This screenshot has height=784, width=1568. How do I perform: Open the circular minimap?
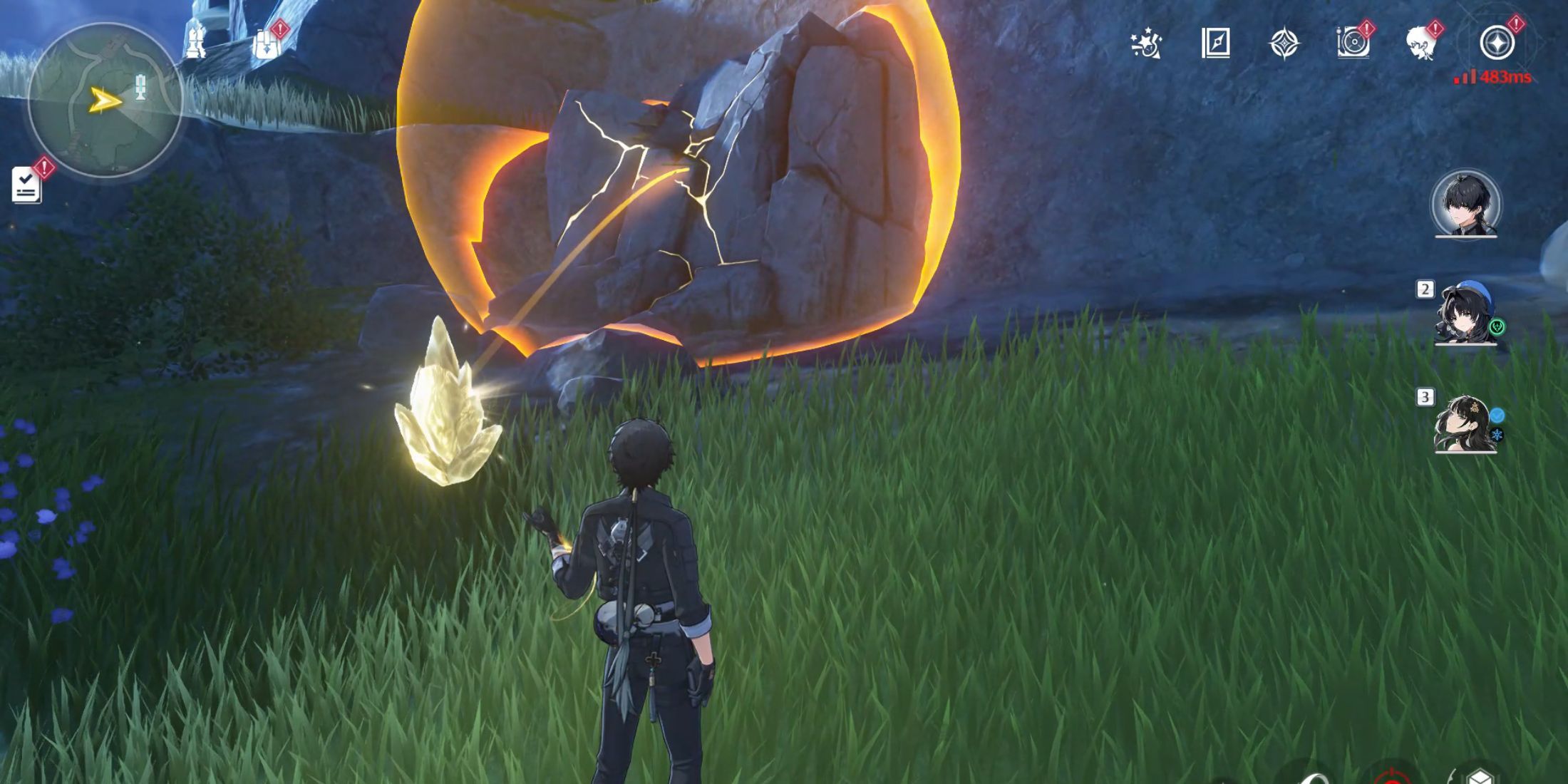[x=105, y=100]
